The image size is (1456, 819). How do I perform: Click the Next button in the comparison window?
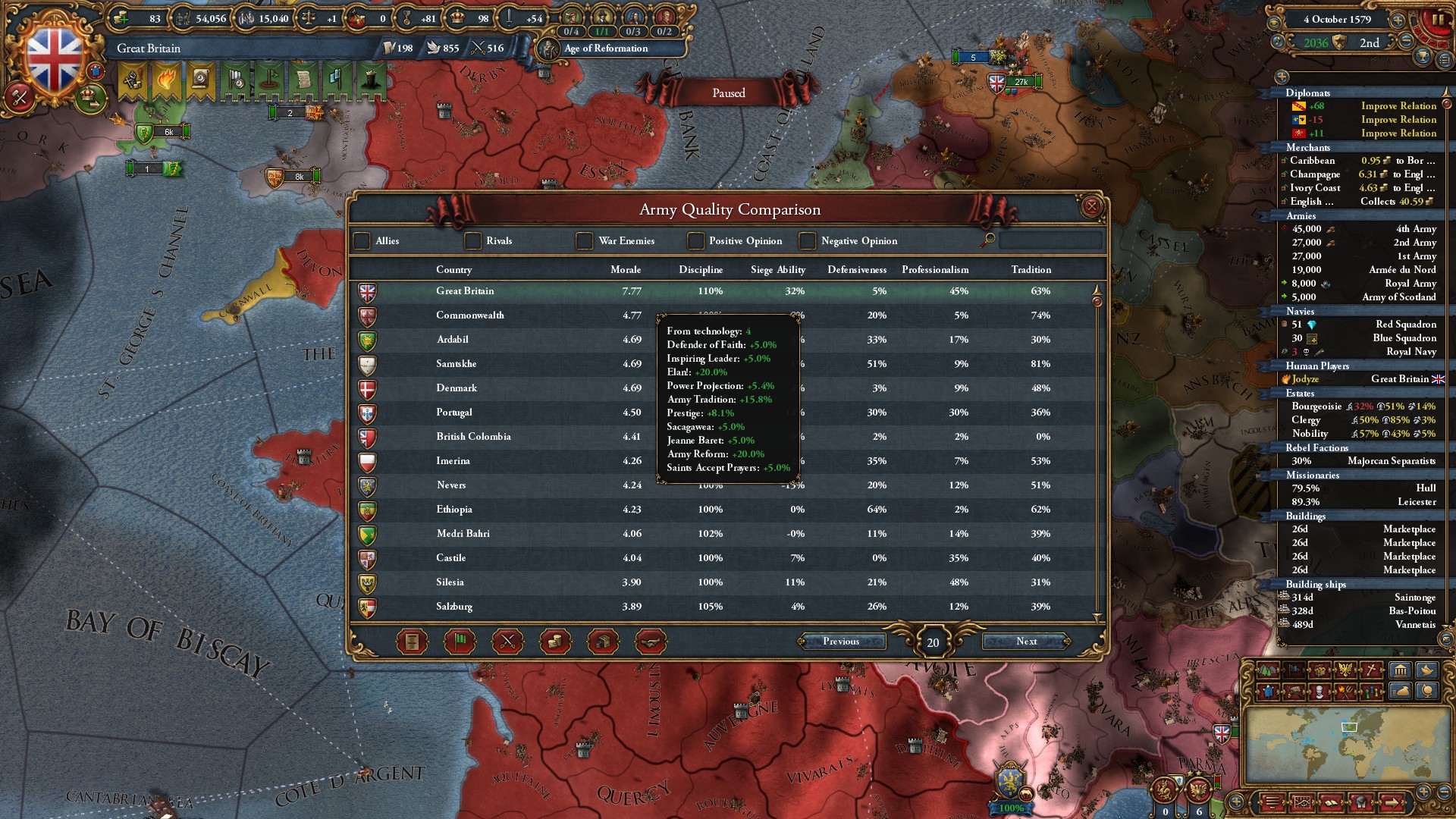tap(1025, 642)
